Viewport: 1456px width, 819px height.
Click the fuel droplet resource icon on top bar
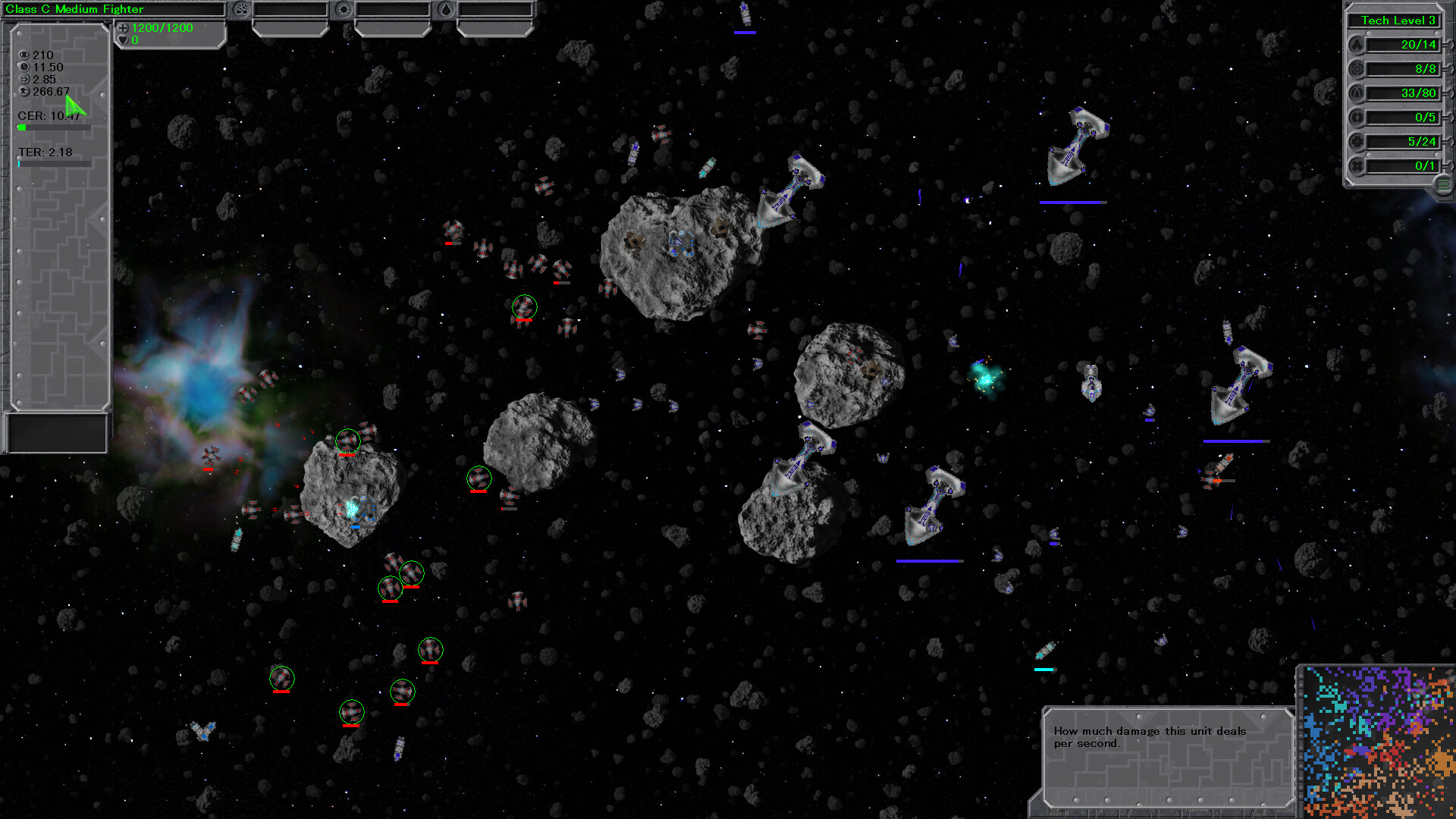tap(446, 10)
